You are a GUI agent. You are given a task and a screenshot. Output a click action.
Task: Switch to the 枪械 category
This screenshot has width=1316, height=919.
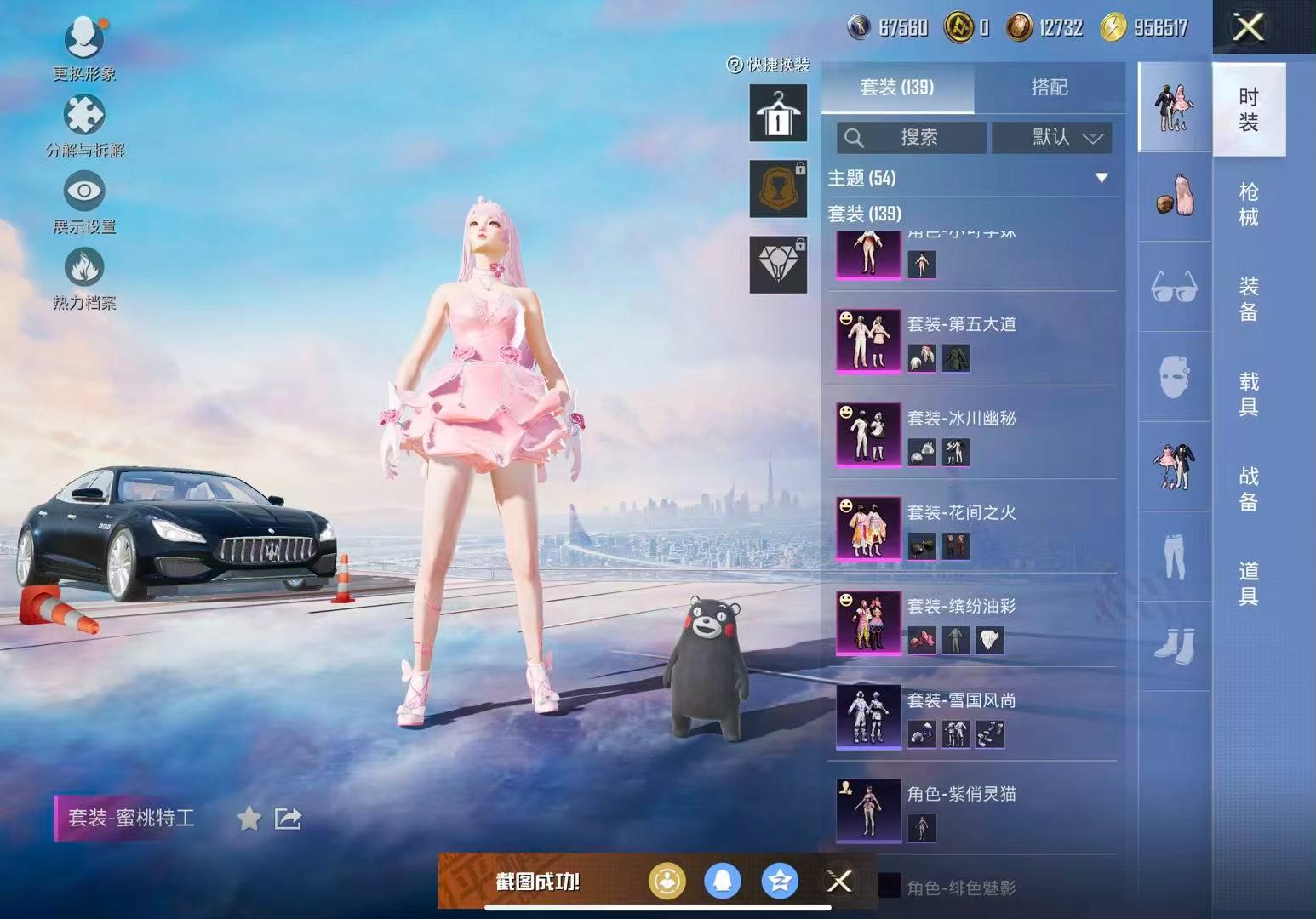pyautogui.click(x=1248, y=204)
